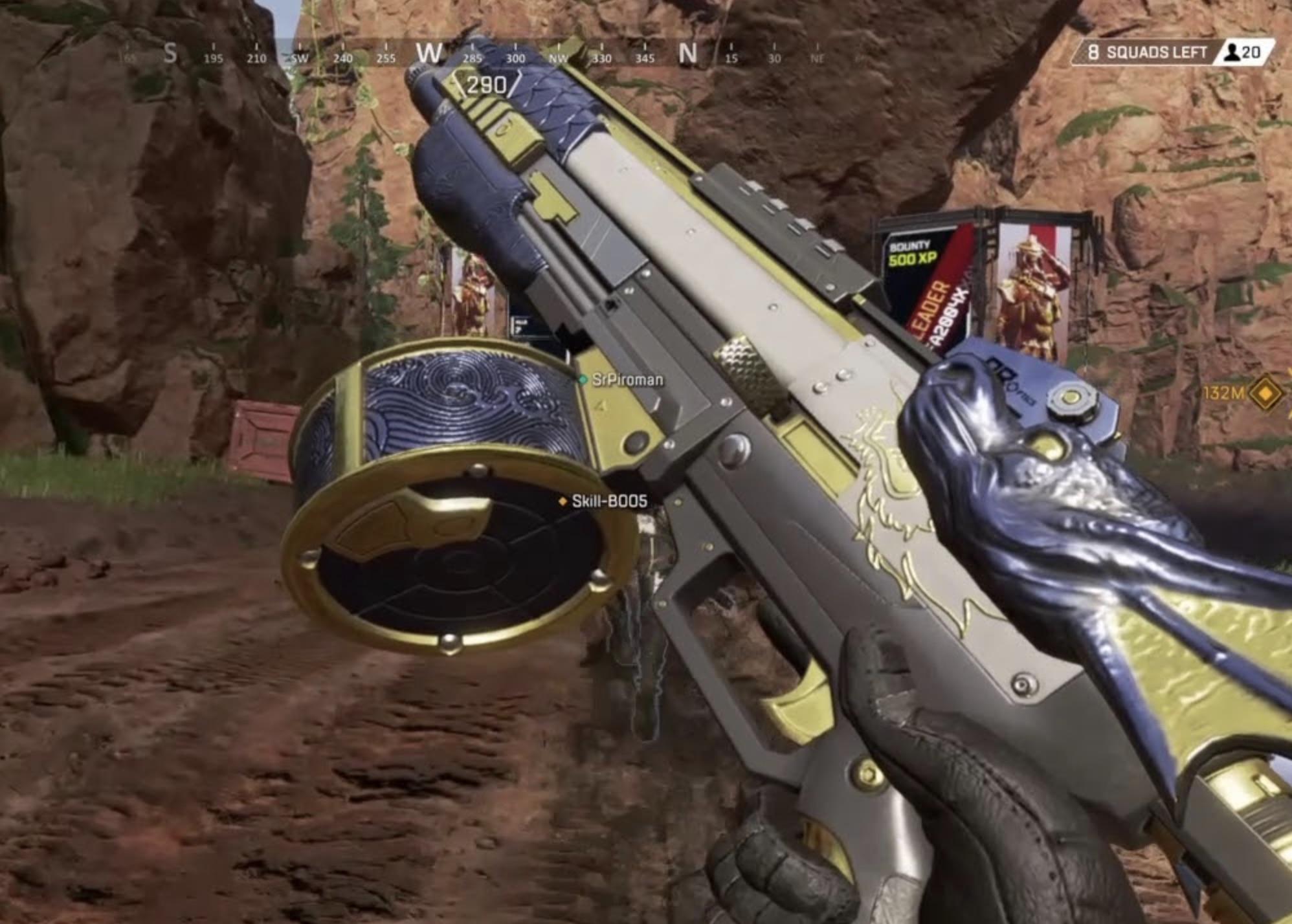Screen dimensions: 1292x924
Task: Click the N cardinal marker on the compass
Action: [687, 55]
